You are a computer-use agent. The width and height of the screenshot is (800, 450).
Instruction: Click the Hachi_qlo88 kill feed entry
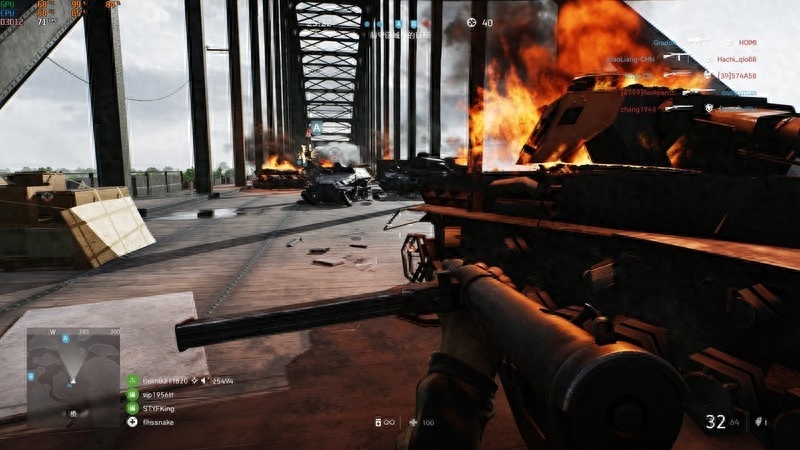click(x=735, y=59)
